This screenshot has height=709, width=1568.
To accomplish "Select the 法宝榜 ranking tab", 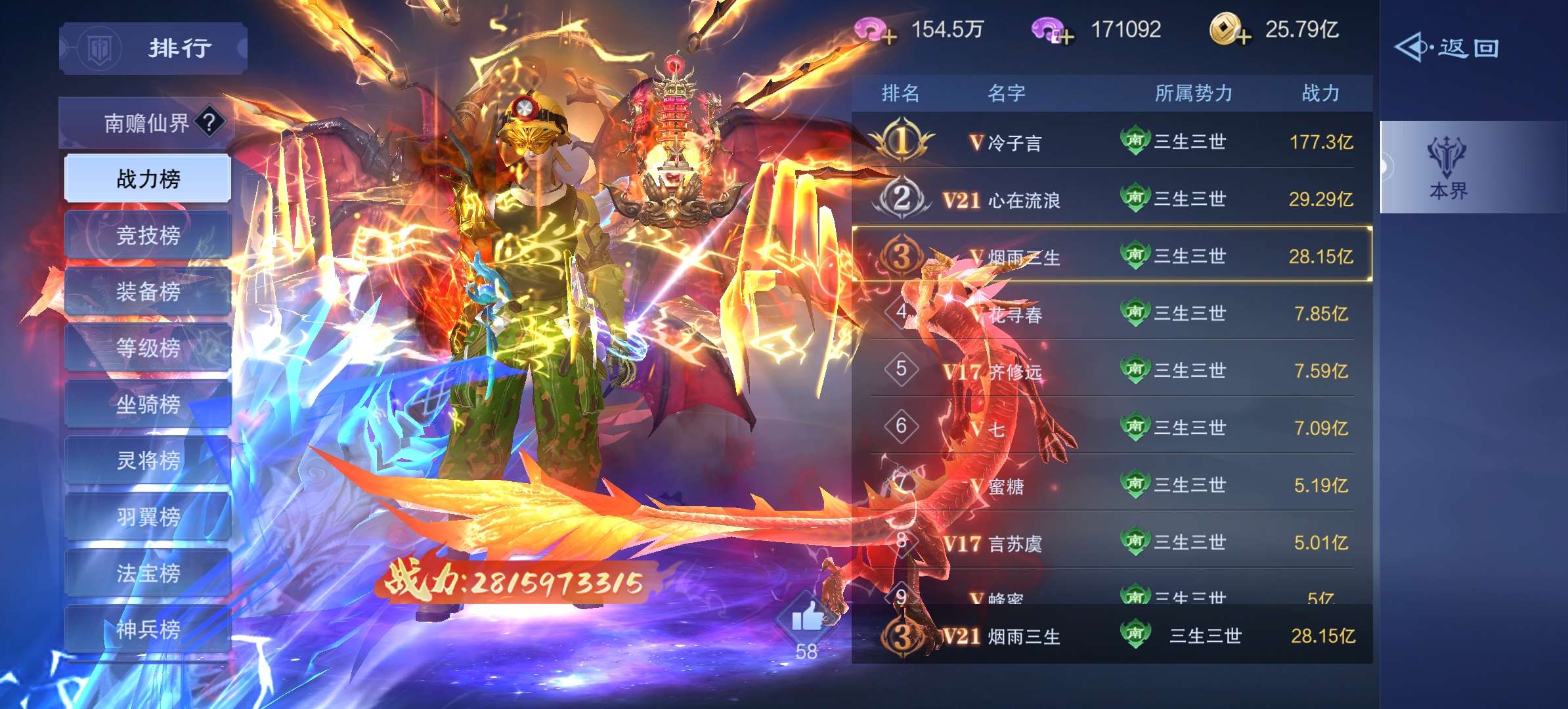I will coord(148,573).
